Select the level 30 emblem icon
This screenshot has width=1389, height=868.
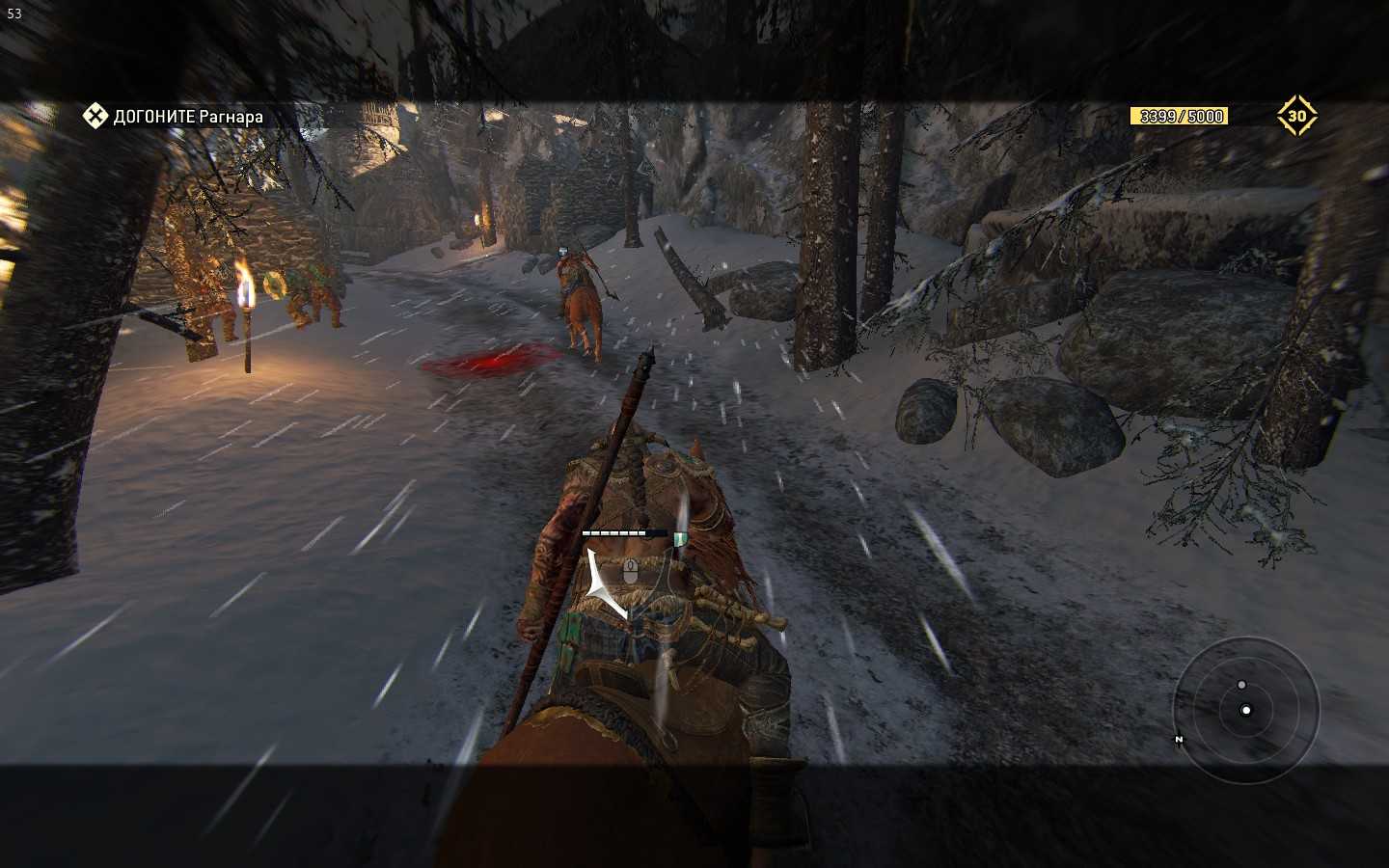point(1296,116)
